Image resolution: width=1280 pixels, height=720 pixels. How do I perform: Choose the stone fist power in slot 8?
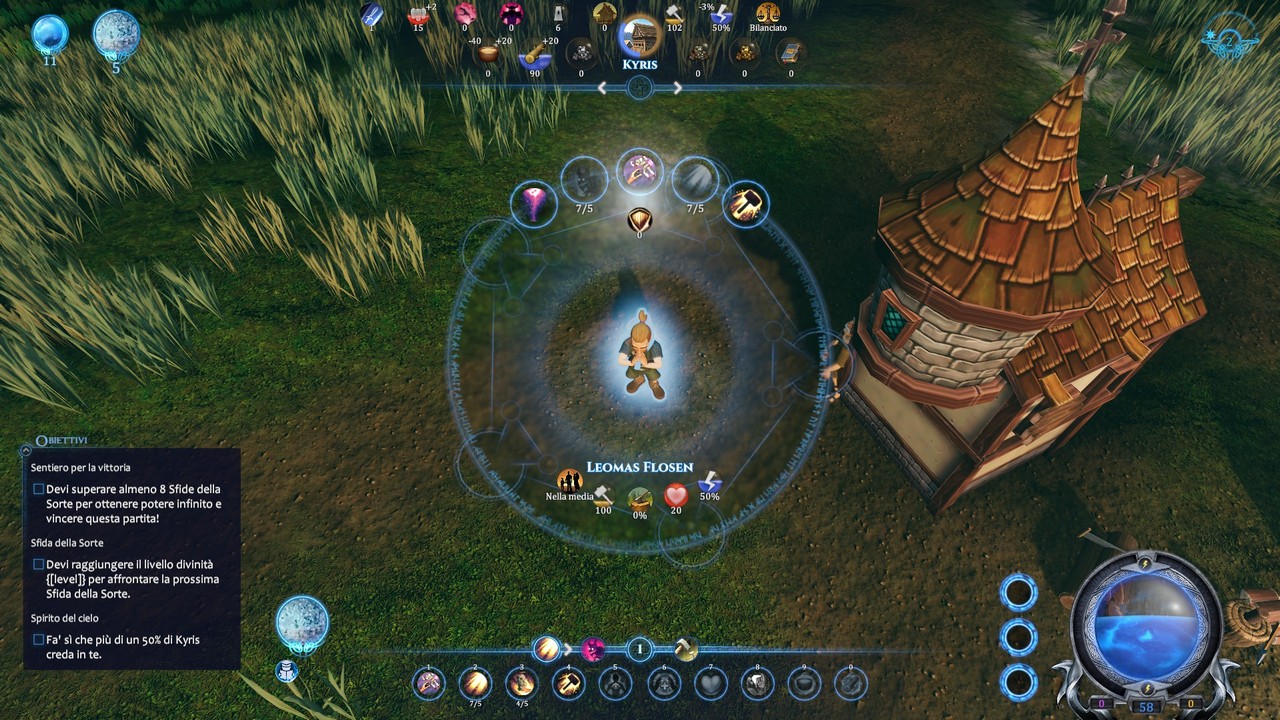[757, 684]
